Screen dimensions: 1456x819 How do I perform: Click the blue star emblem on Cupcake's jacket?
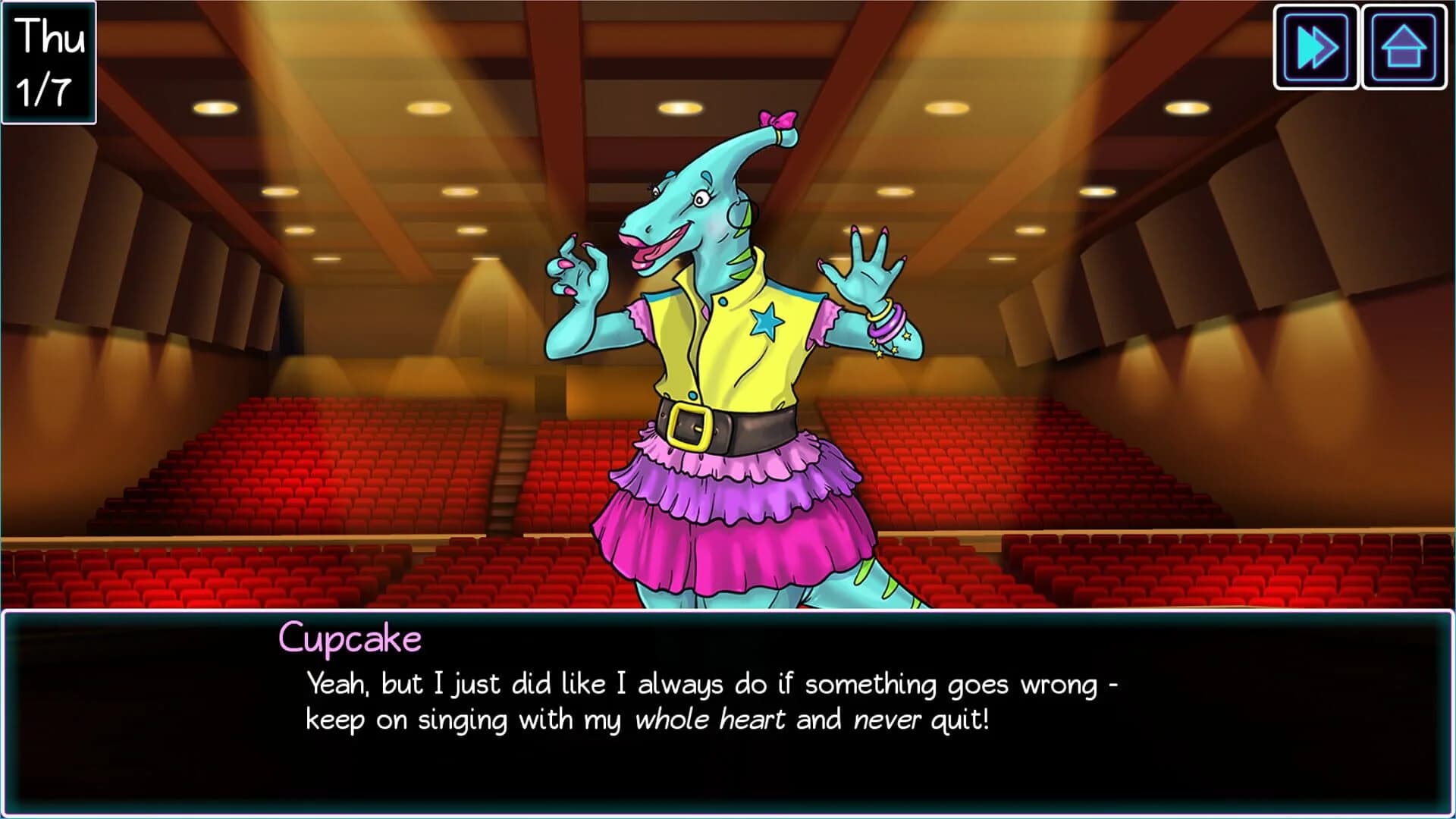767,322
